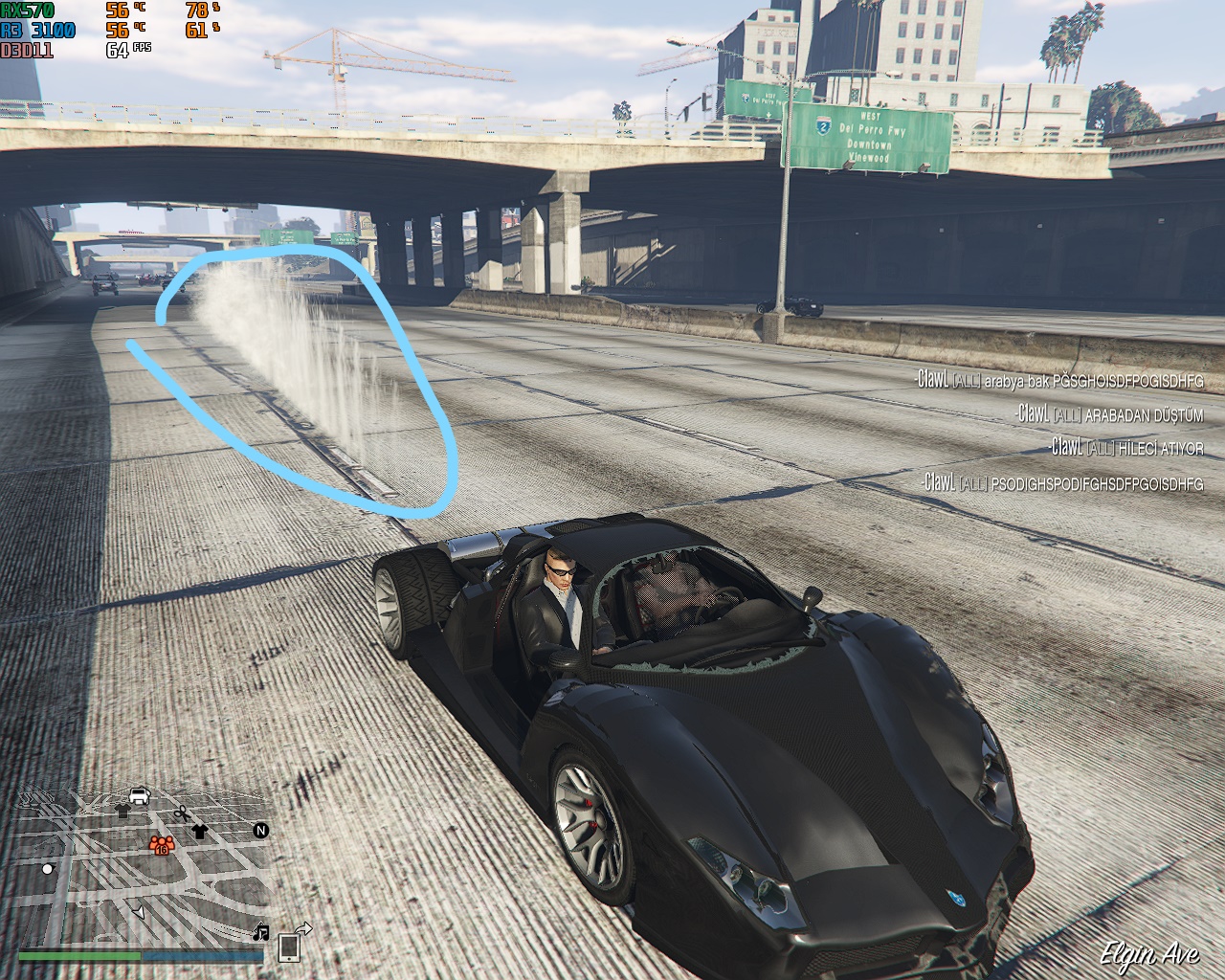Open the phone icon beside the minimap
Viewport: 1225px width, 980px height.
point(289,947)
